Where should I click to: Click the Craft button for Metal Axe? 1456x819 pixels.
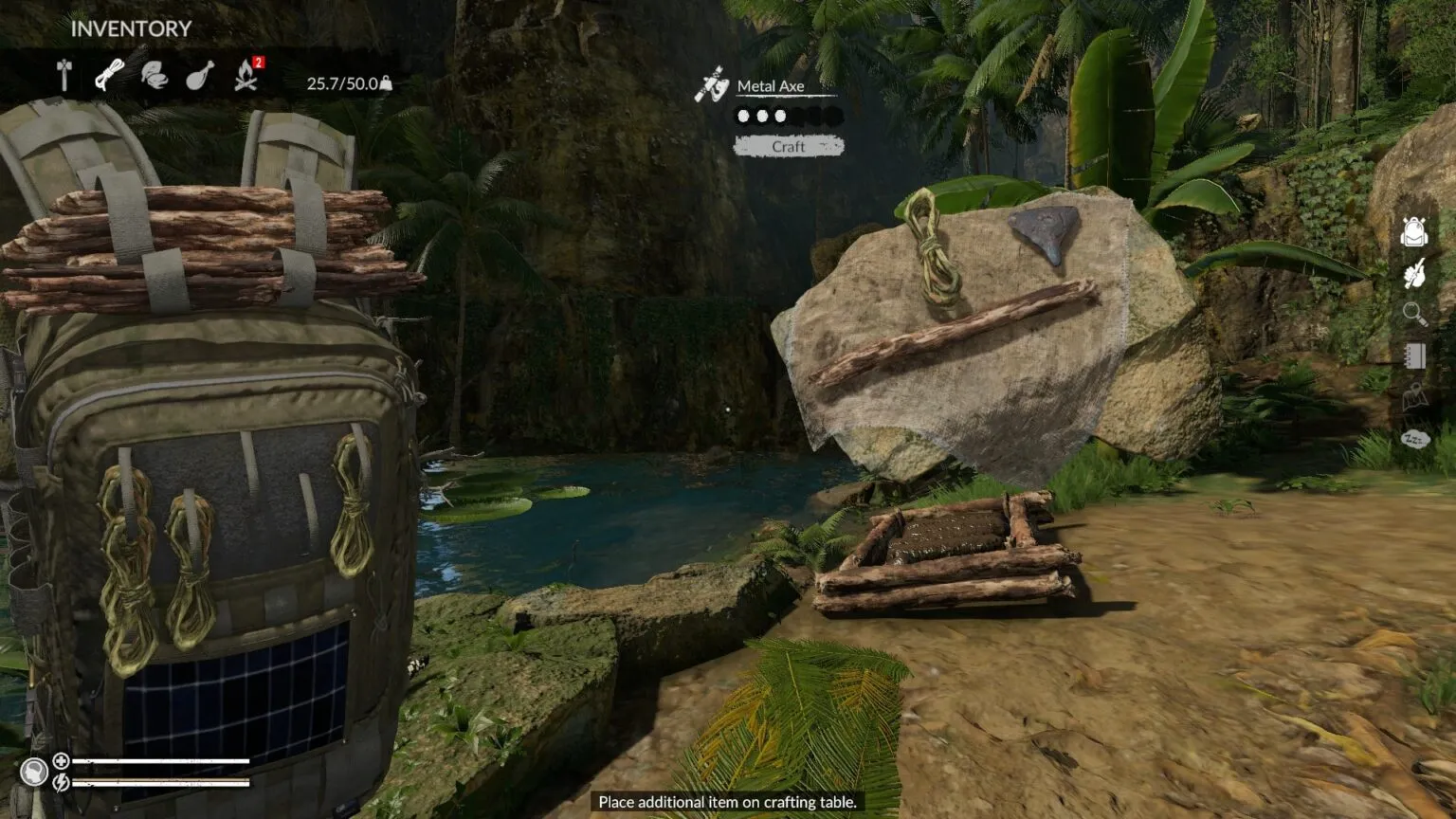(788, 146)
